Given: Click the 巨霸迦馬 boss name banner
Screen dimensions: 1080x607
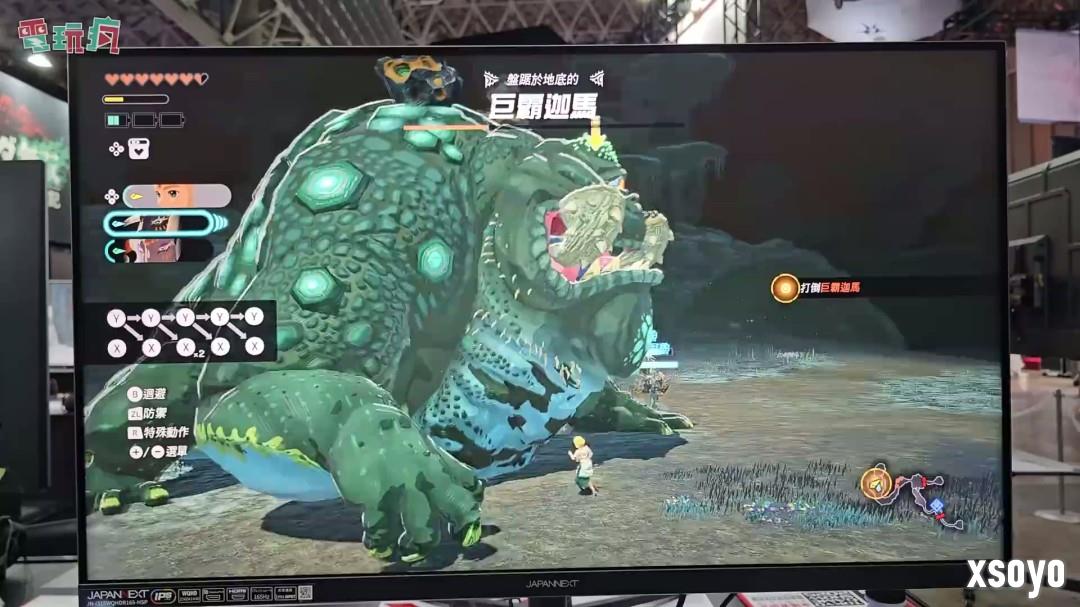Looking at the screenshot, I should (541, 106).
